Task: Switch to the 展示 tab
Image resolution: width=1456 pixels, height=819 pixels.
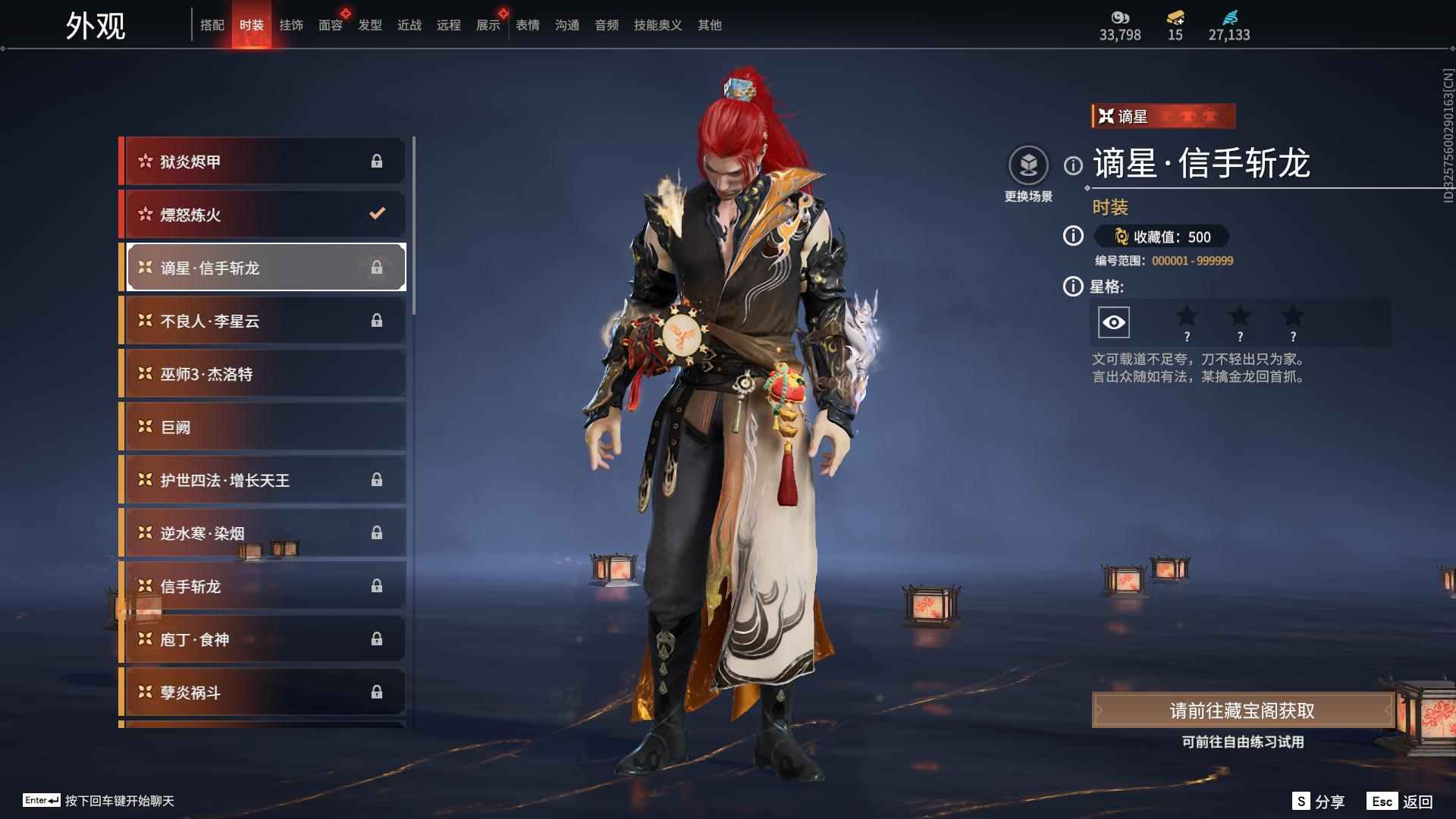Action: pyautogui.click(x=486, y=24)
